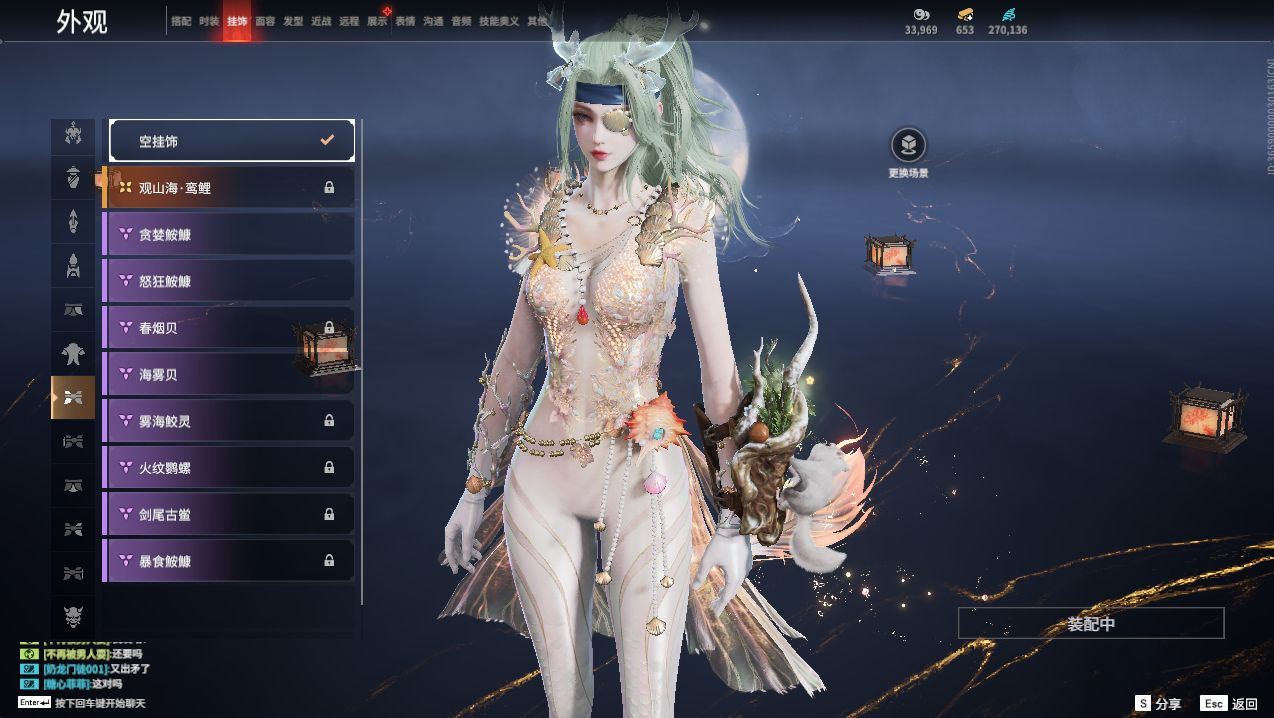Select the 贪婪鲛鱇 accessory row
1274x718 pixels.
click(229, 234)
